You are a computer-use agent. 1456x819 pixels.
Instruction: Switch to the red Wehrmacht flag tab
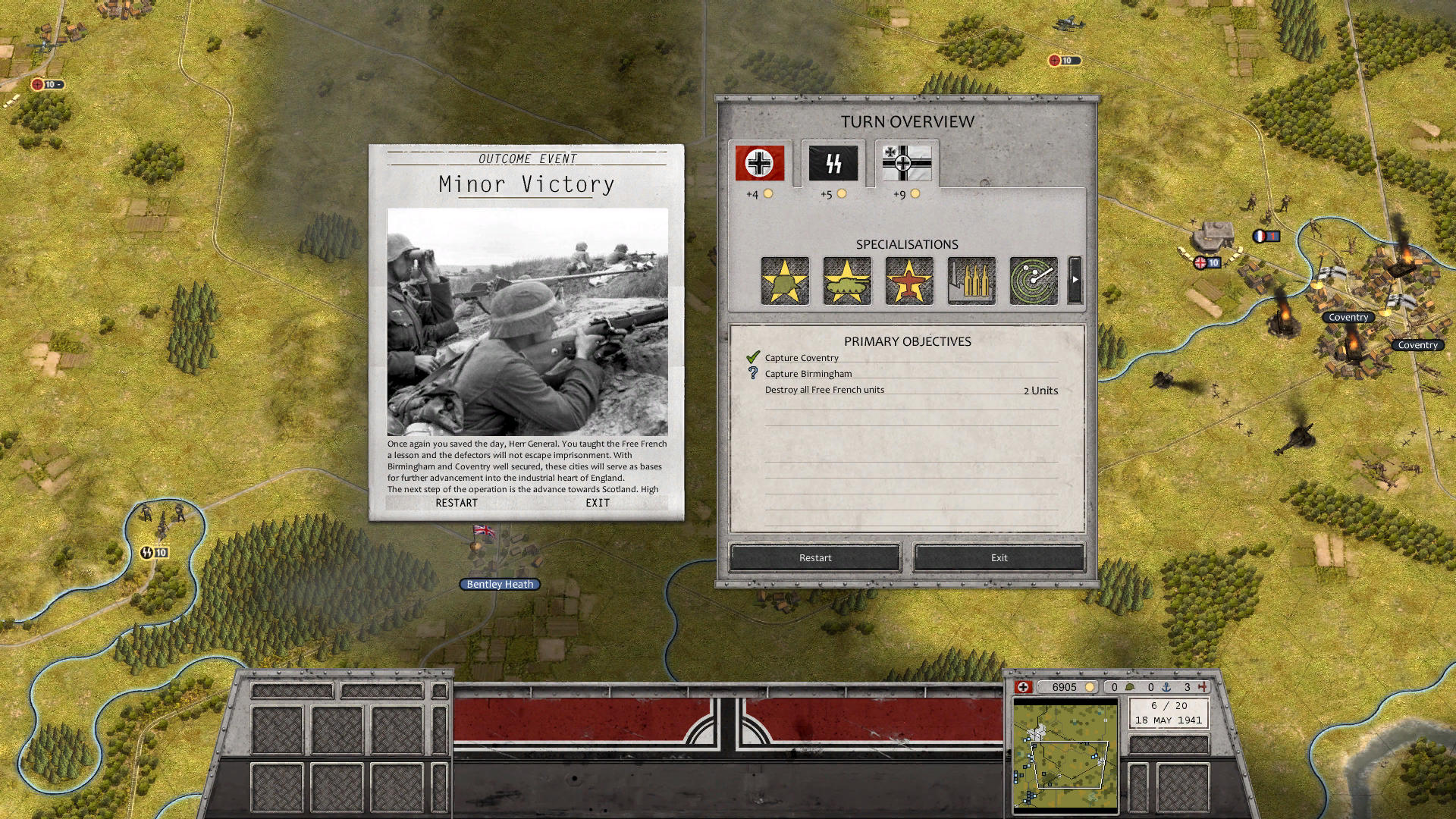[759, 164]
